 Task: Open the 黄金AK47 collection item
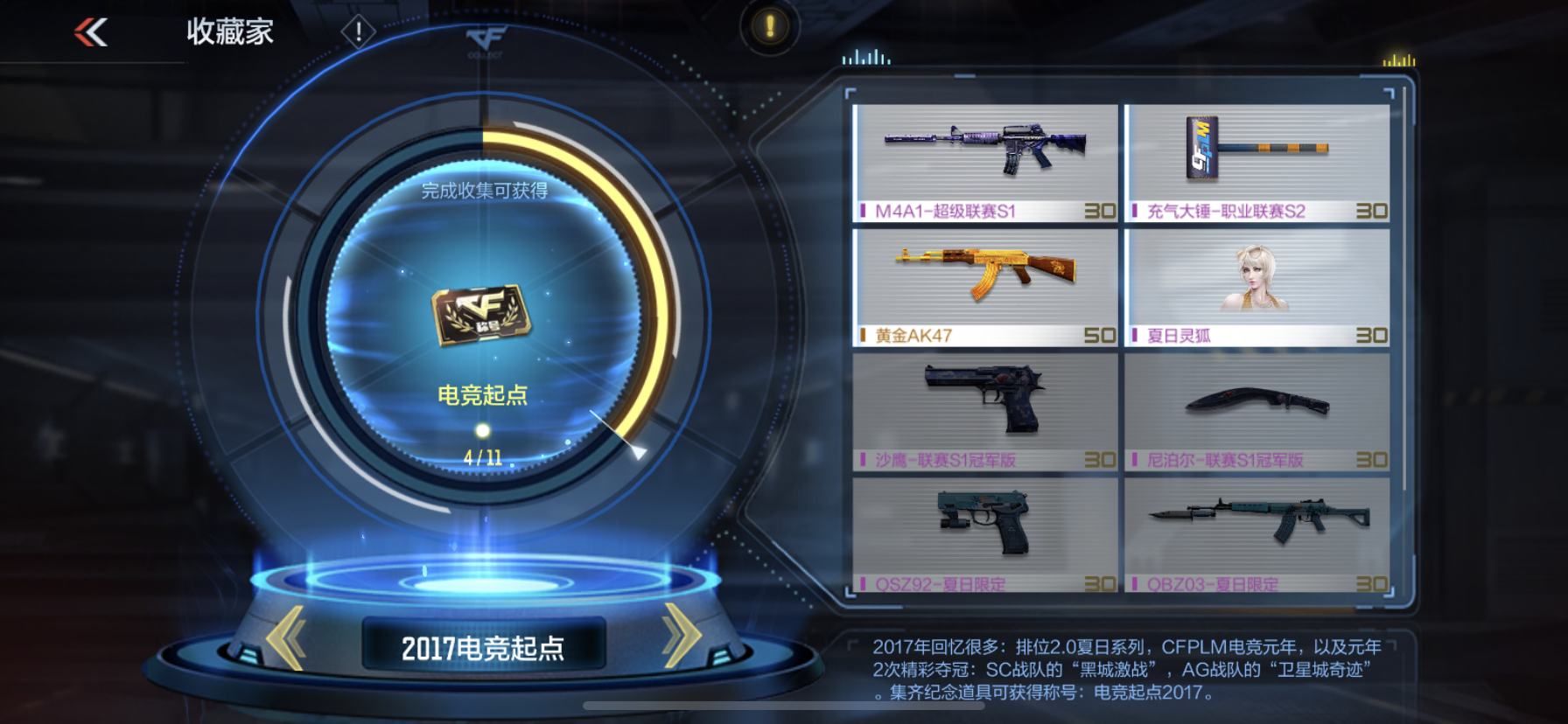[x=982, y=284]
